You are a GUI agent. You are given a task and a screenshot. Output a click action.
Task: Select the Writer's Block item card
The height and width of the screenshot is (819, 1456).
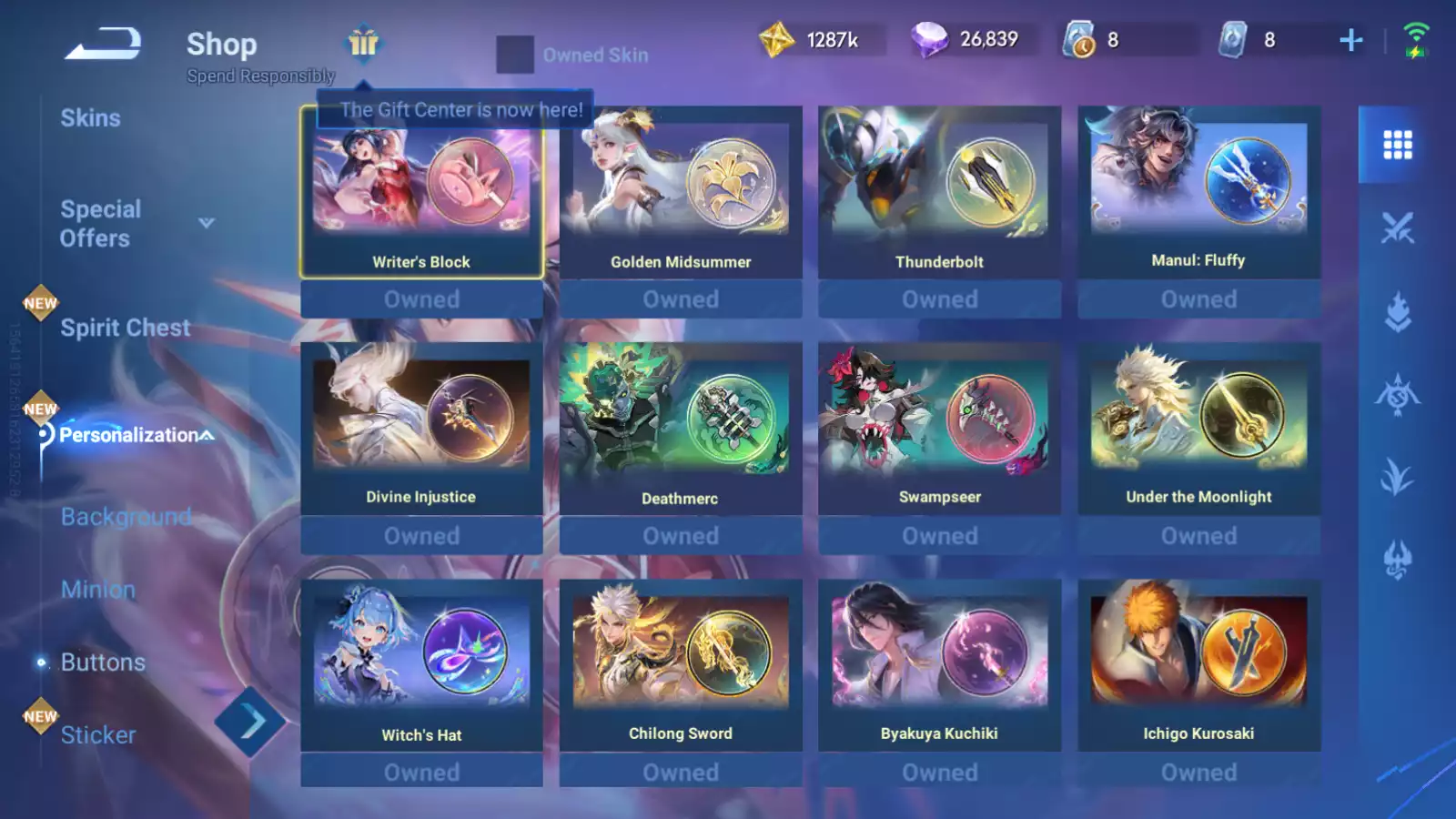tap(421, 193)
